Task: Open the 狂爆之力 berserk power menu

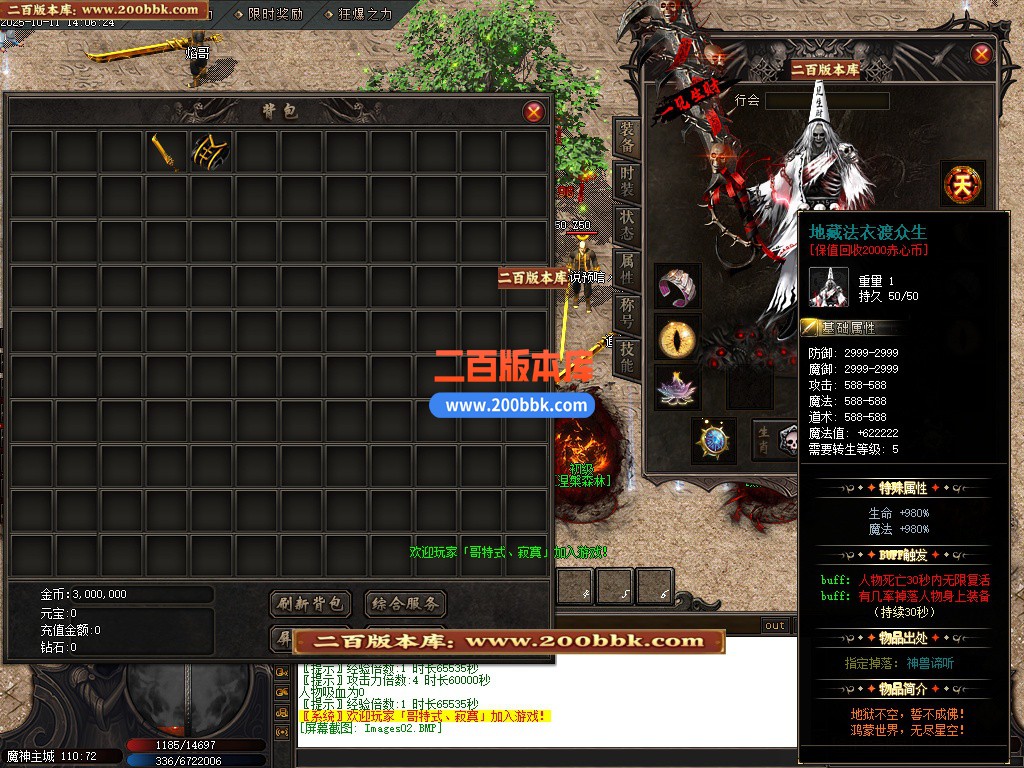Action: [358, 14]
